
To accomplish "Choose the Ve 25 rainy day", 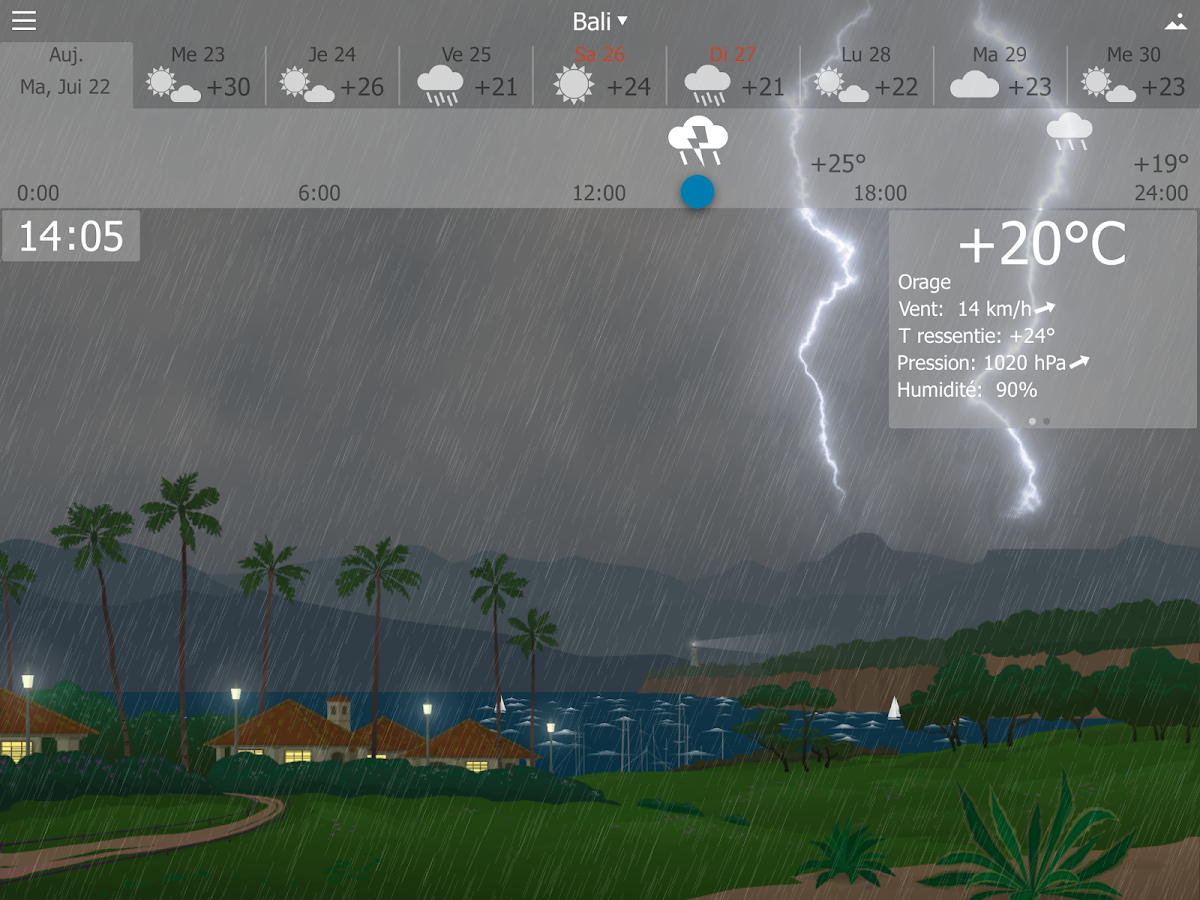I will [x=466, y=75].
